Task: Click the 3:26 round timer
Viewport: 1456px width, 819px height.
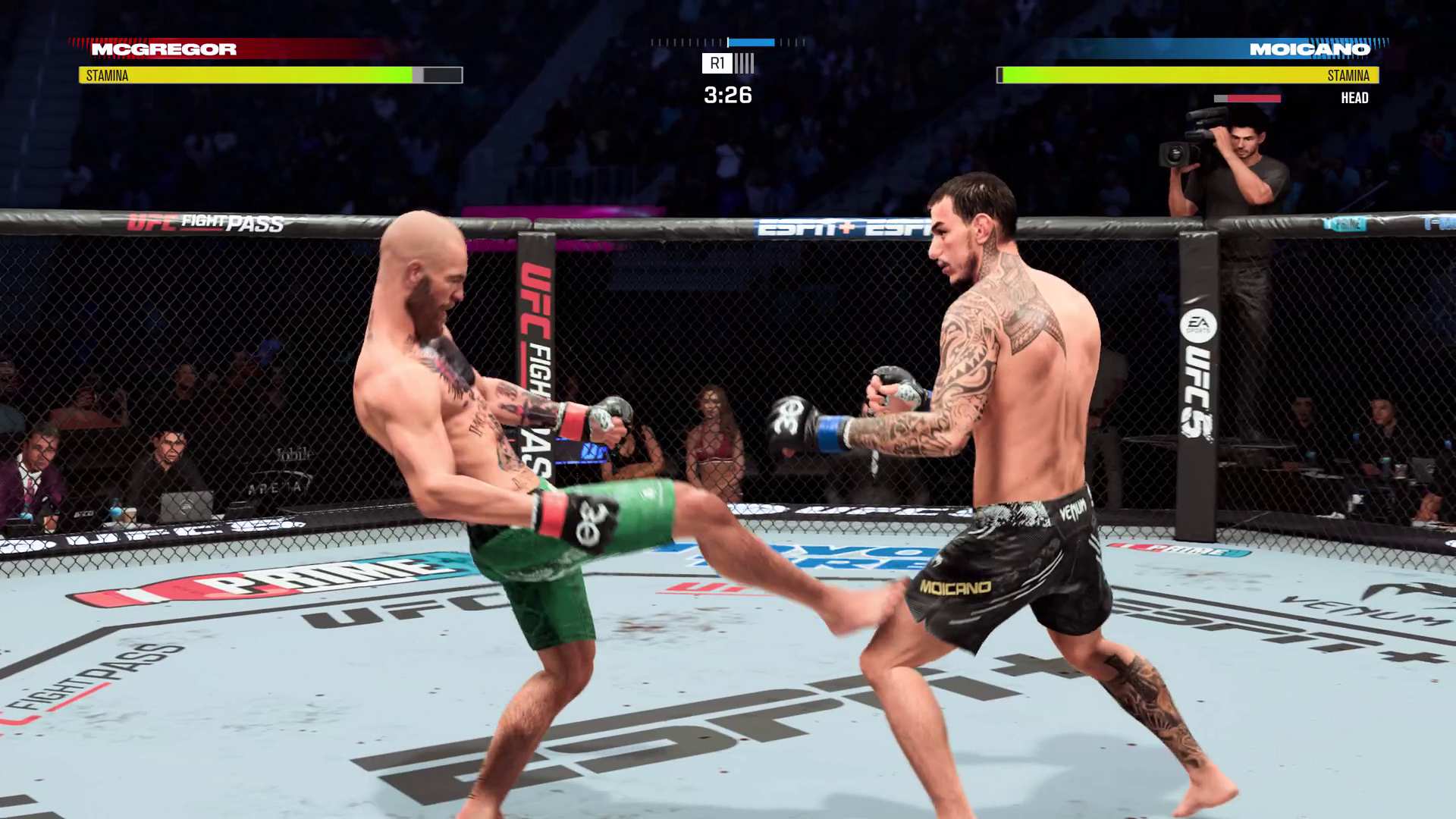Action: coord(726,96)
